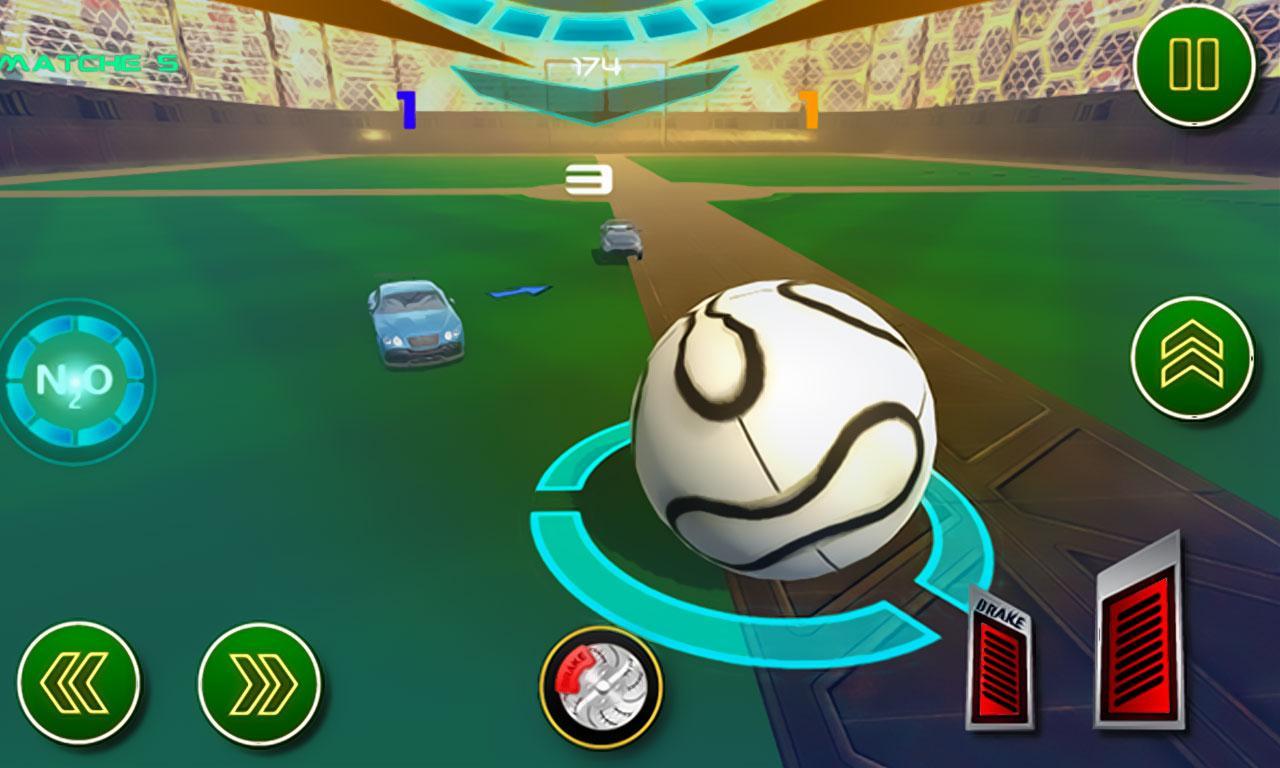This screenshot has height=768, width=1280.
Task: Tap the double up-chevron jump button
Action: (x=1192, y=357)
